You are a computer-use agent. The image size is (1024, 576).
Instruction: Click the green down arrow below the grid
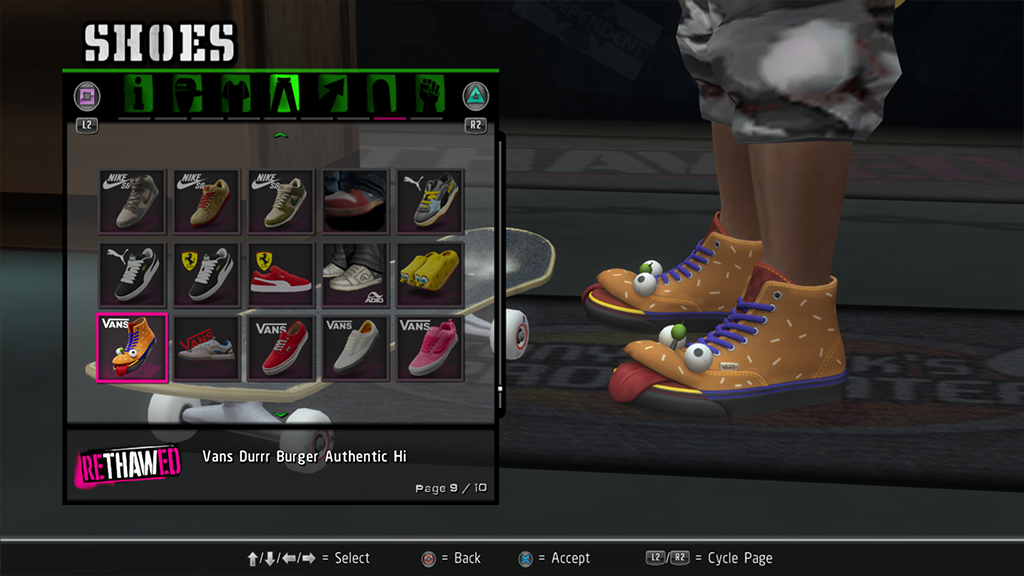[281, 414]
